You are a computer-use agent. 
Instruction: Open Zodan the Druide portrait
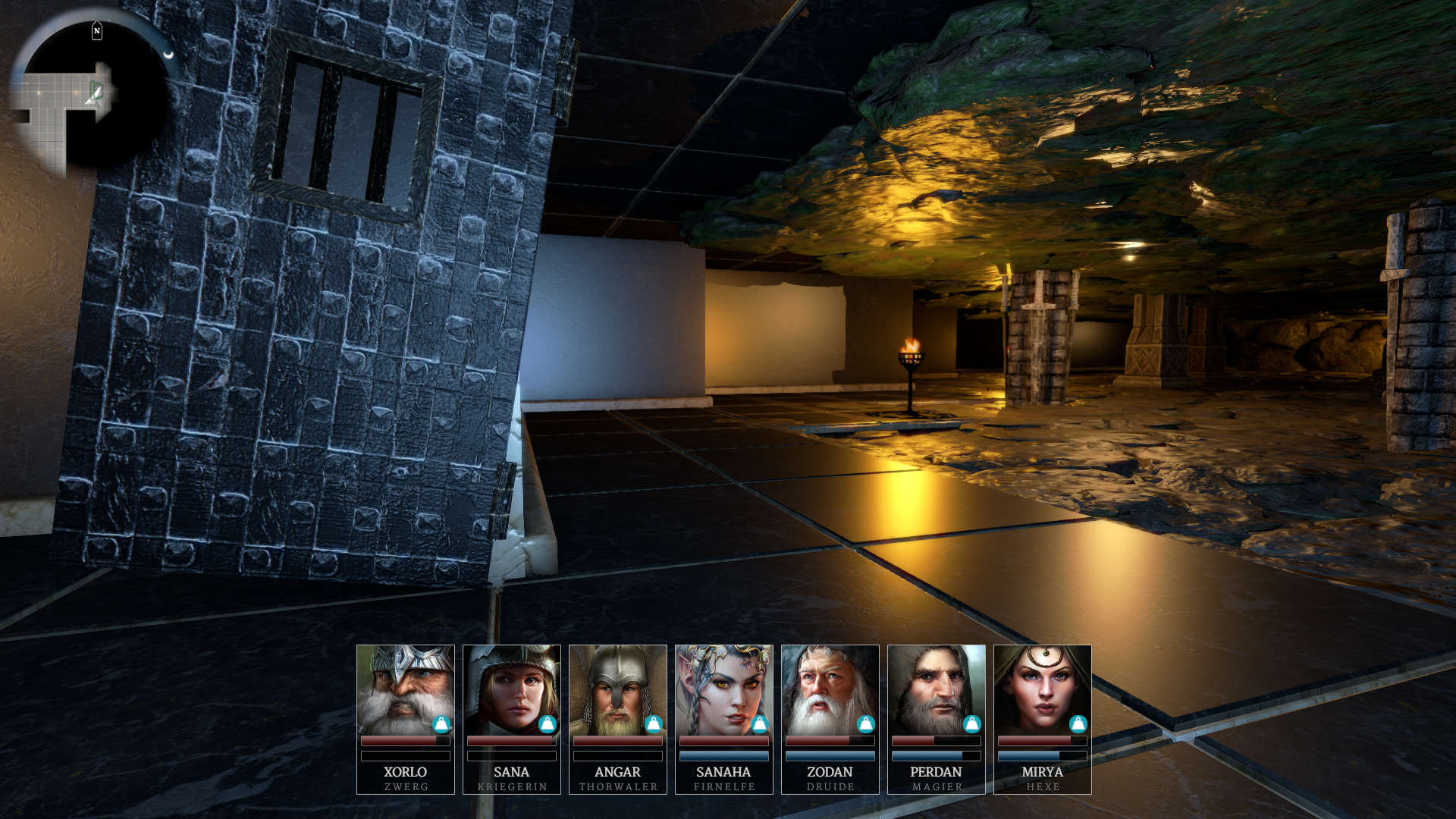pos(830,689)
